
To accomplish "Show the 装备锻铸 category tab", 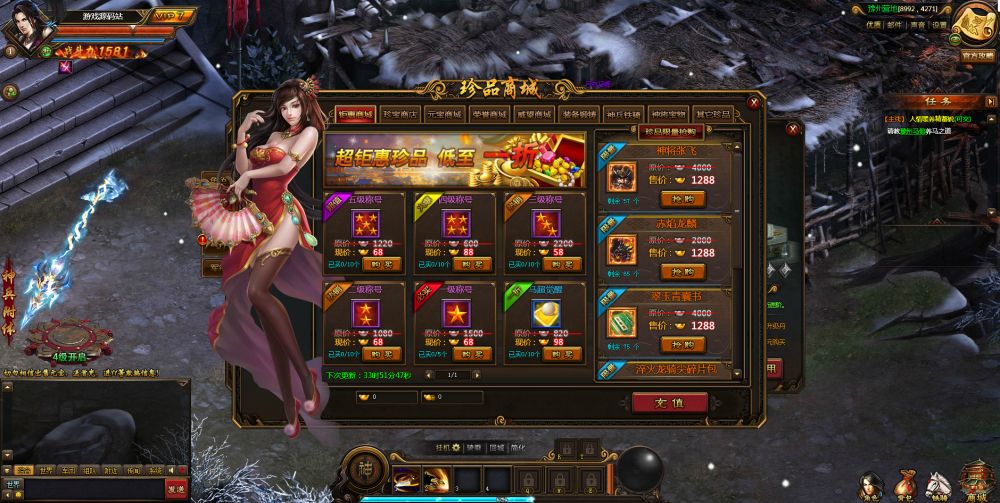I will point(580,114).
